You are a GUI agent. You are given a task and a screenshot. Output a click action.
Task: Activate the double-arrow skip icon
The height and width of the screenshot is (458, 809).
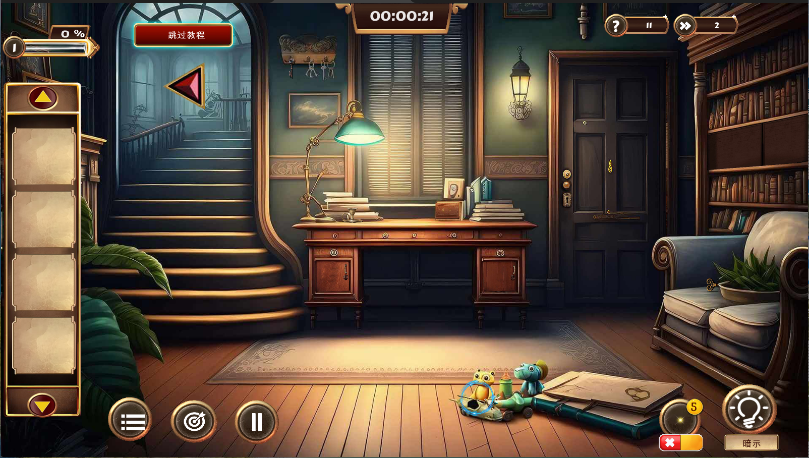pos(685,26)
